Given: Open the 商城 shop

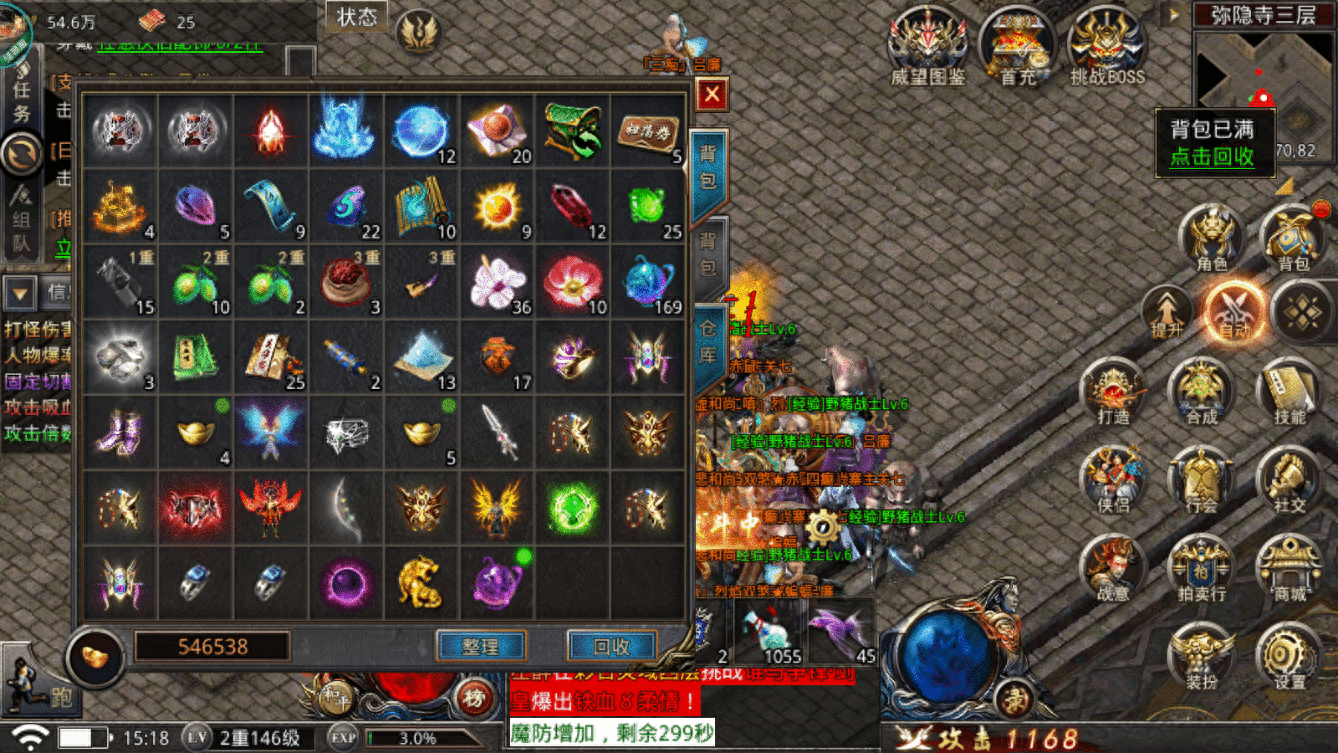Looking at the screenshot, I should (x=1289, y=568).
